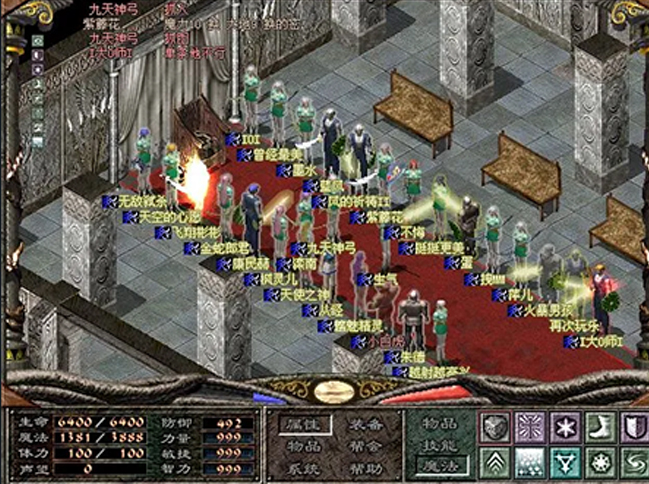Select the 魔法 magic tab

(x=439, y=465)
